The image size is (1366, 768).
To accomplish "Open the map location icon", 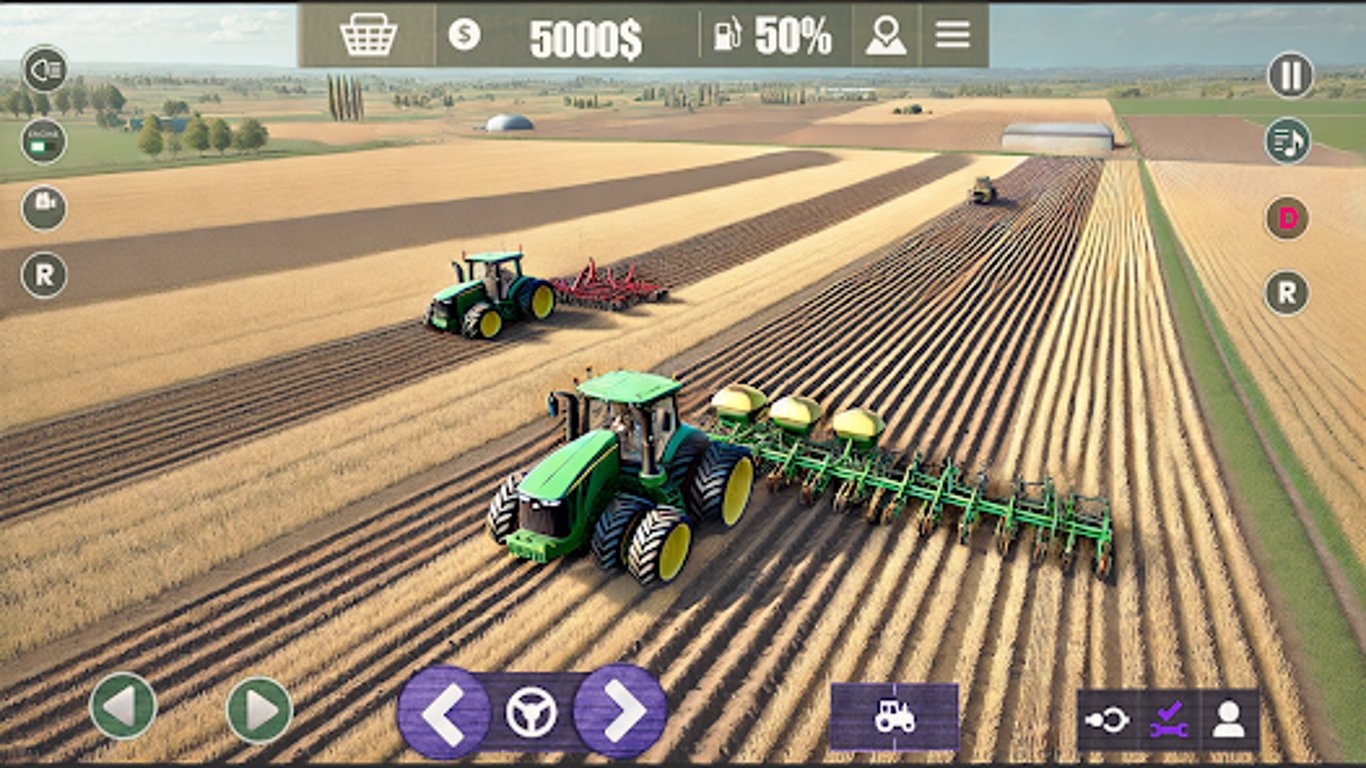I will point(884,34).
